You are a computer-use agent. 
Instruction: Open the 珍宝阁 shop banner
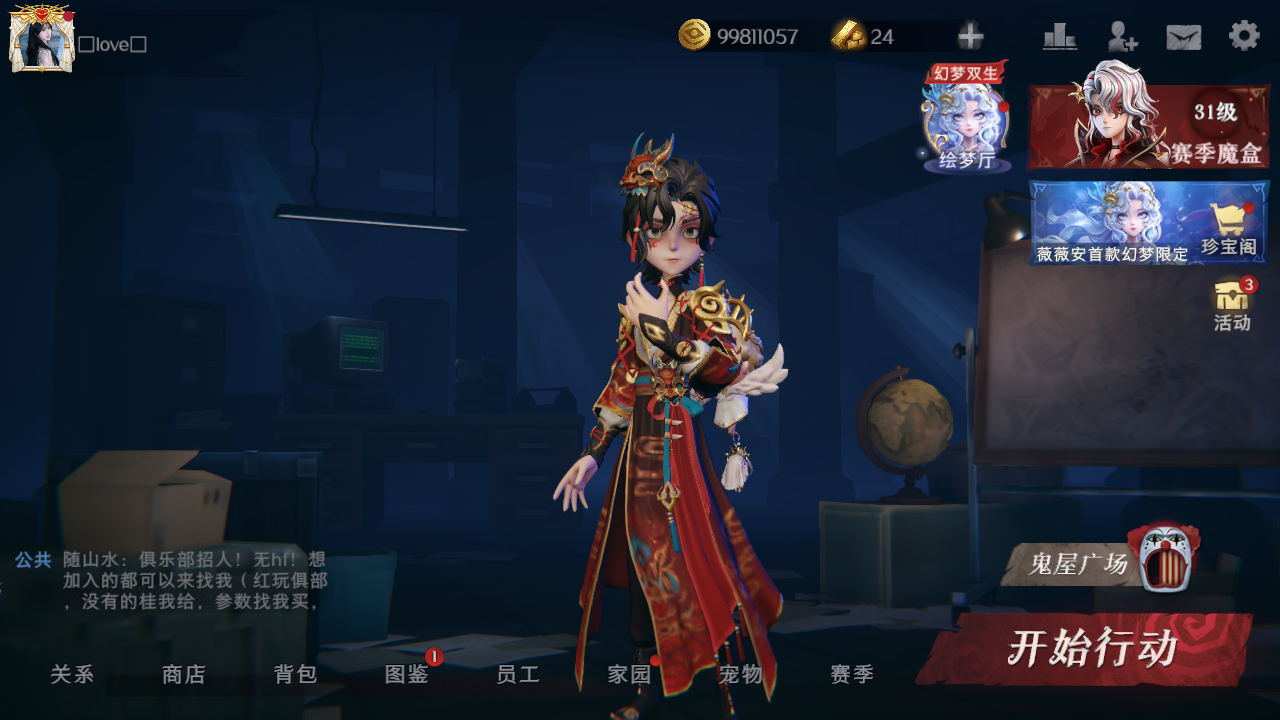point(1149,222)
